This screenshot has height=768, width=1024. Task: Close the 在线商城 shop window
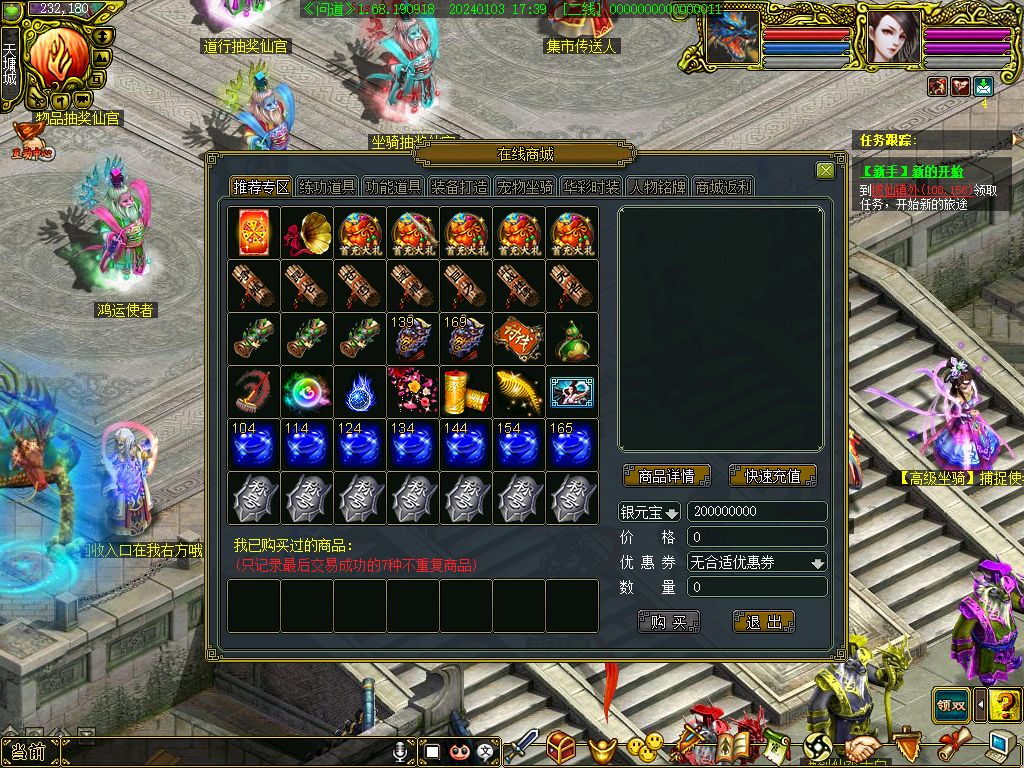[x=825, y=171]
